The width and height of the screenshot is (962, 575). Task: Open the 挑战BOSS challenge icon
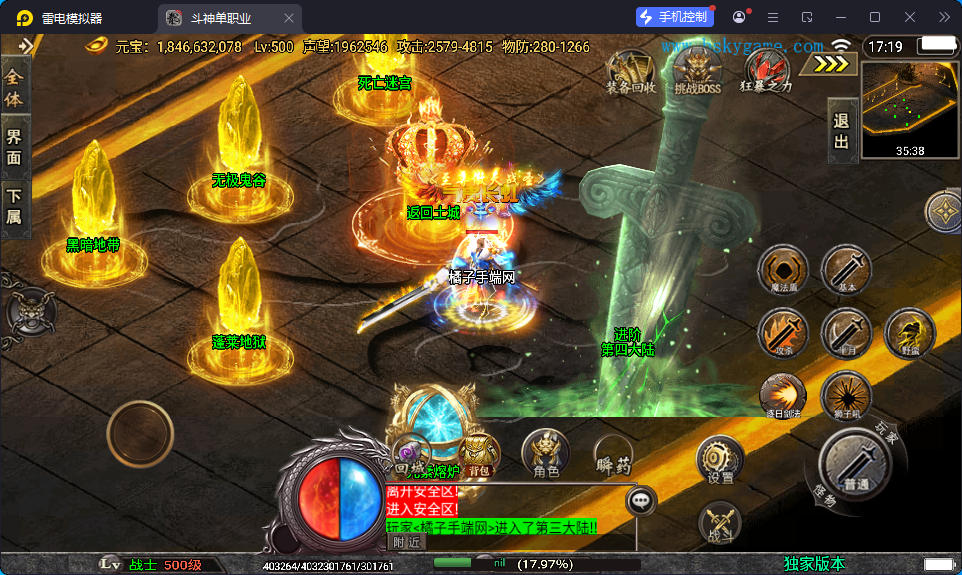(697, 70)
